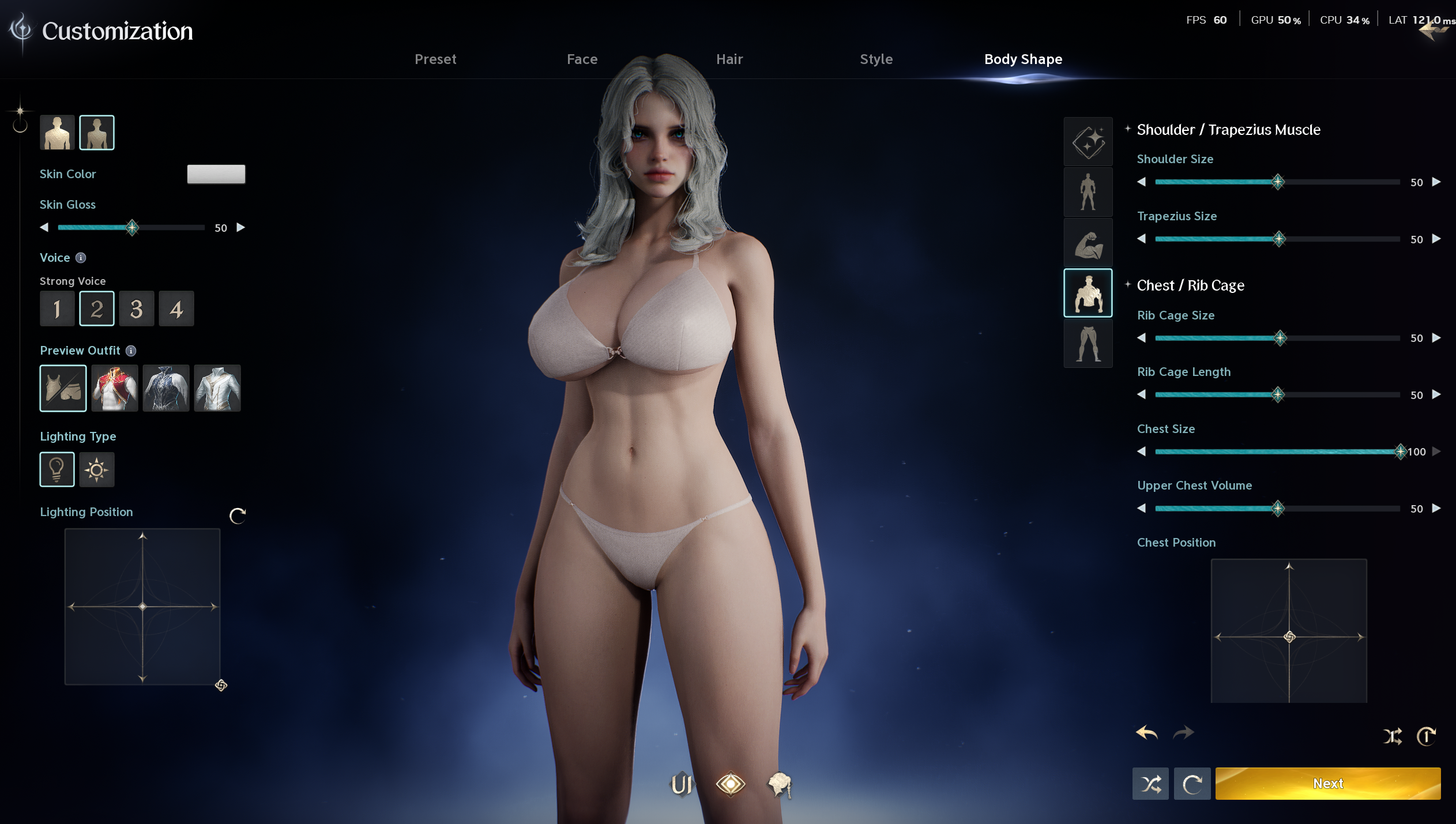Reset the Lighting Position

(x=238, y=516)
